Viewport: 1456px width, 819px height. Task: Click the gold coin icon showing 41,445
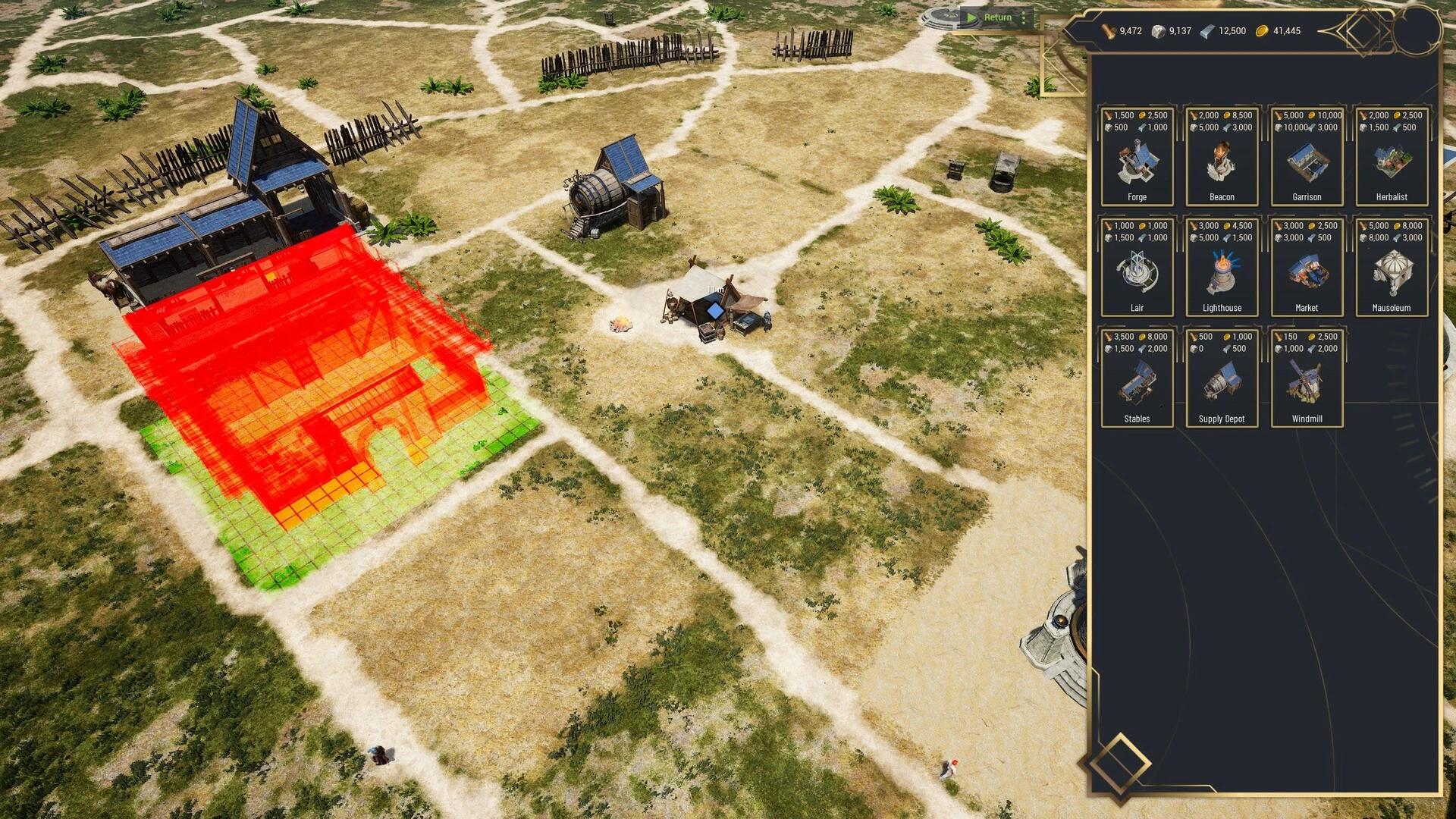[x=1263, y=31]
